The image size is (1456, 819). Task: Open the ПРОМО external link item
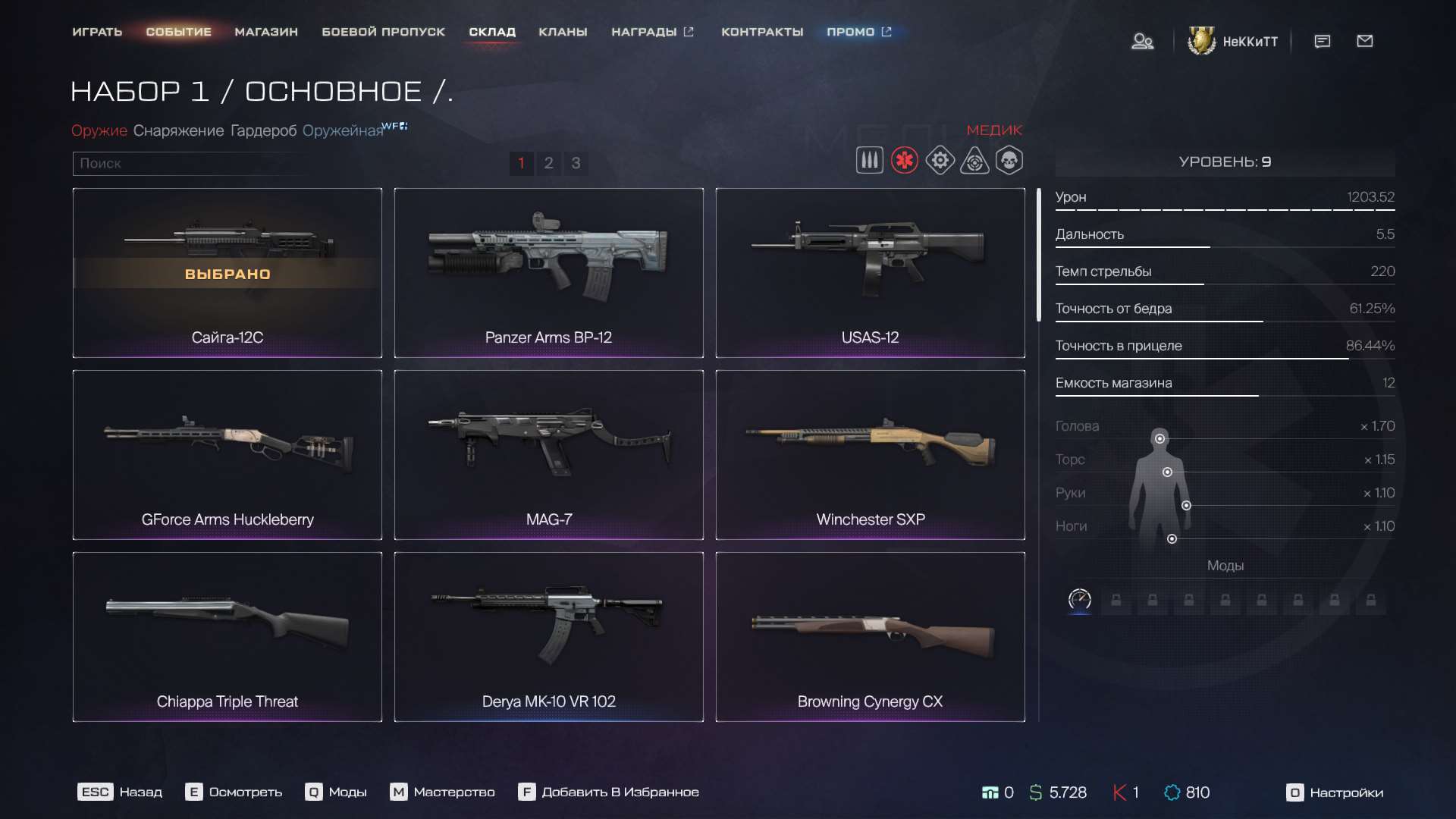coord(853,32)
